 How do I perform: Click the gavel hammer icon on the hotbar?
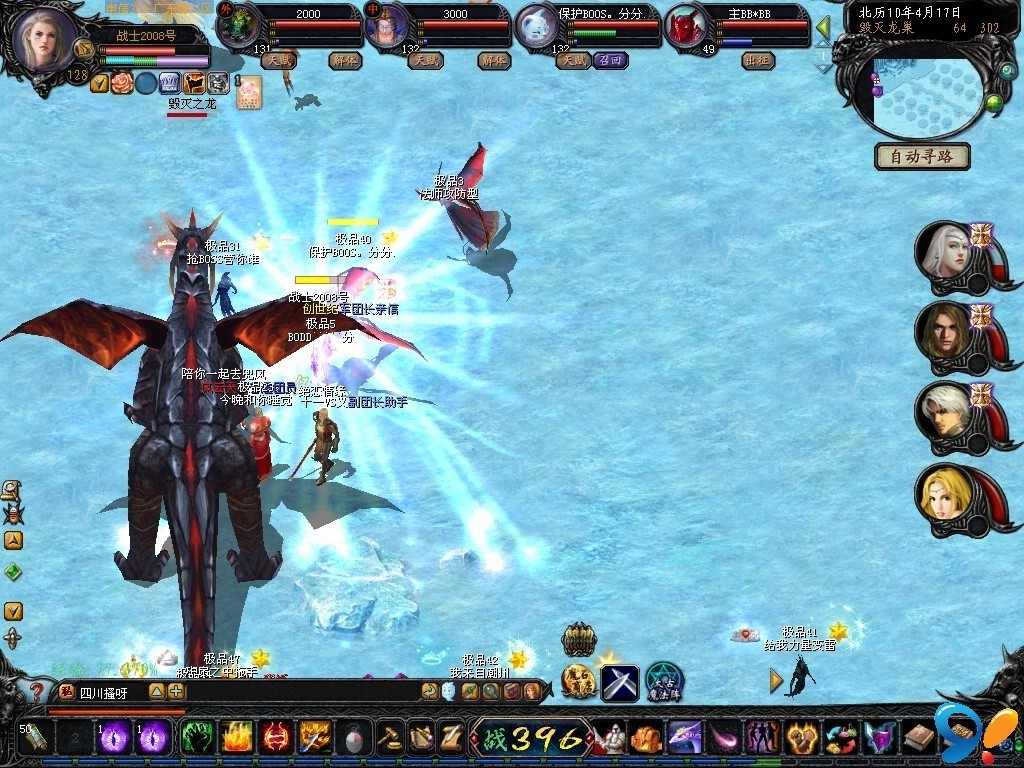click(390, 738)
